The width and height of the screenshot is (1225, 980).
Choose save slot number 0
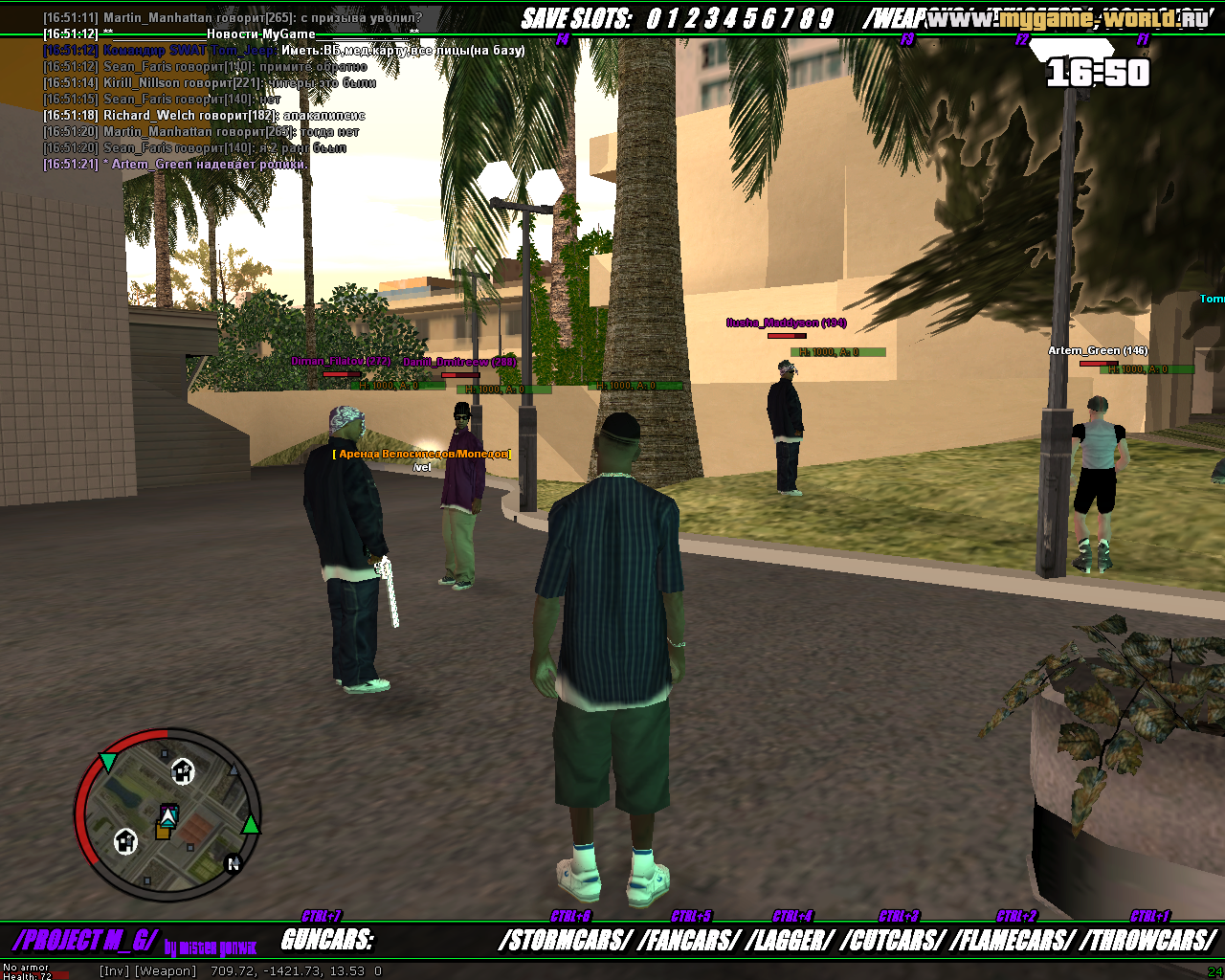click(654, 19)
